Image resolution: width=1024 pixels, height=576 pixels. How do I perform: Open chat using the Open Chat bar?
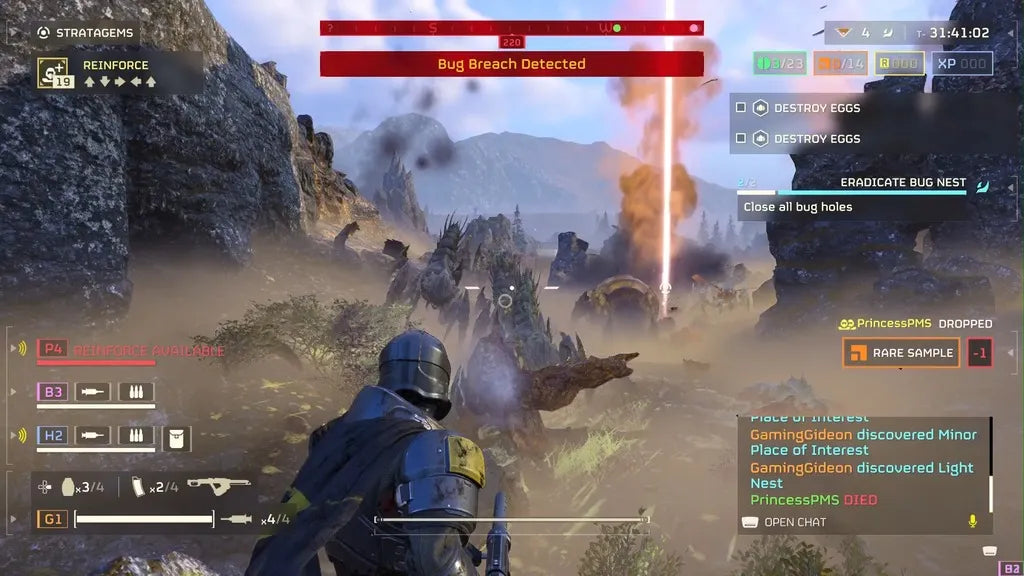[794, 522]
